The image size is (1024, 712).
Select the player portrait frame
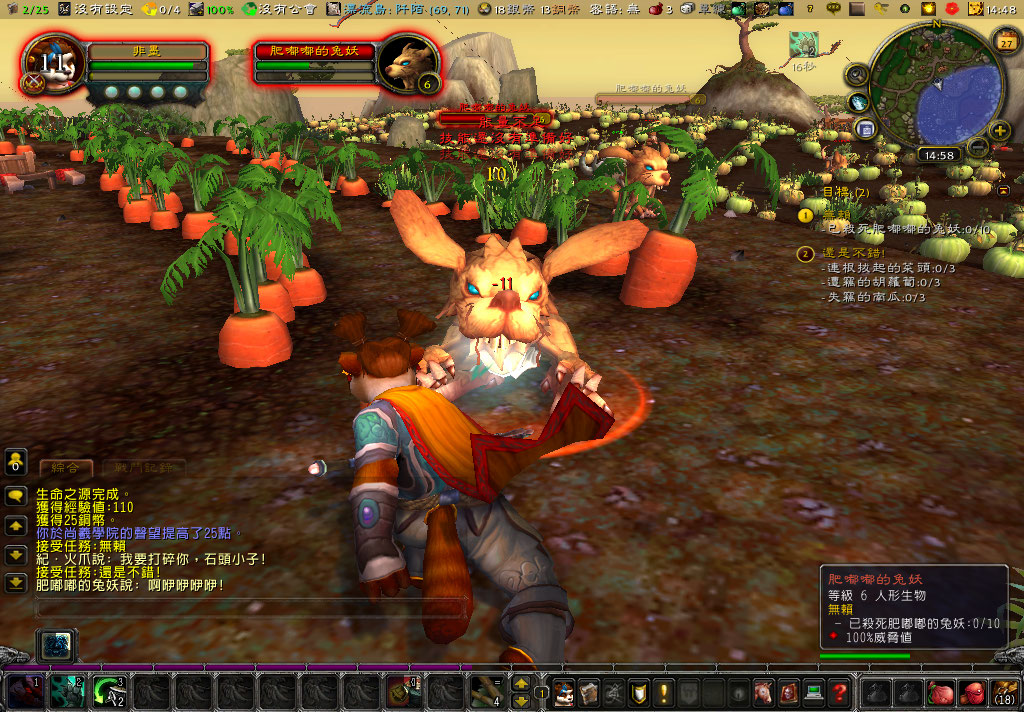coord(51,64)
